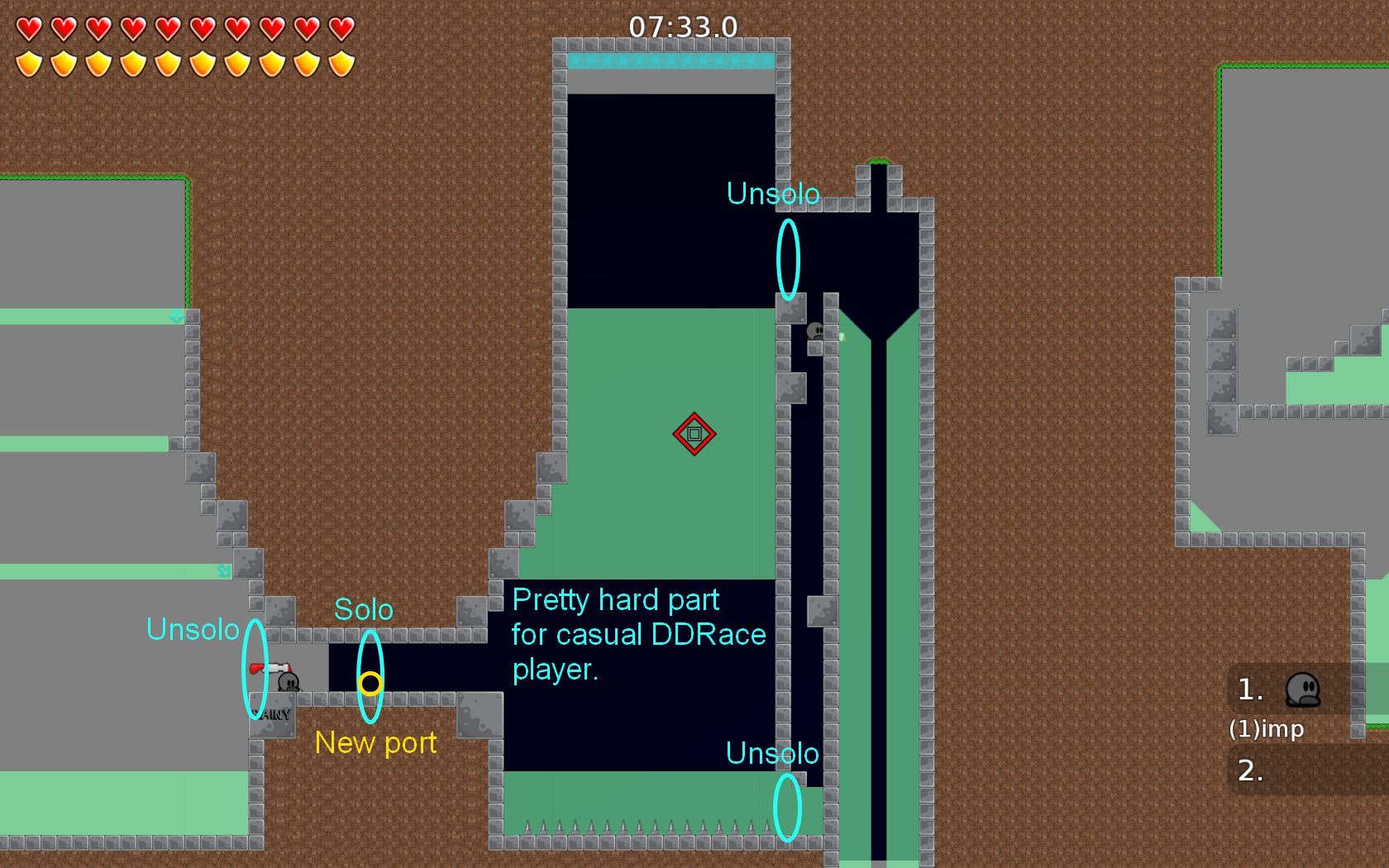Click the small tee near the upper Unsolo marker
Viewport: 1389px width, 868px height.
click(x=814, y=331)
